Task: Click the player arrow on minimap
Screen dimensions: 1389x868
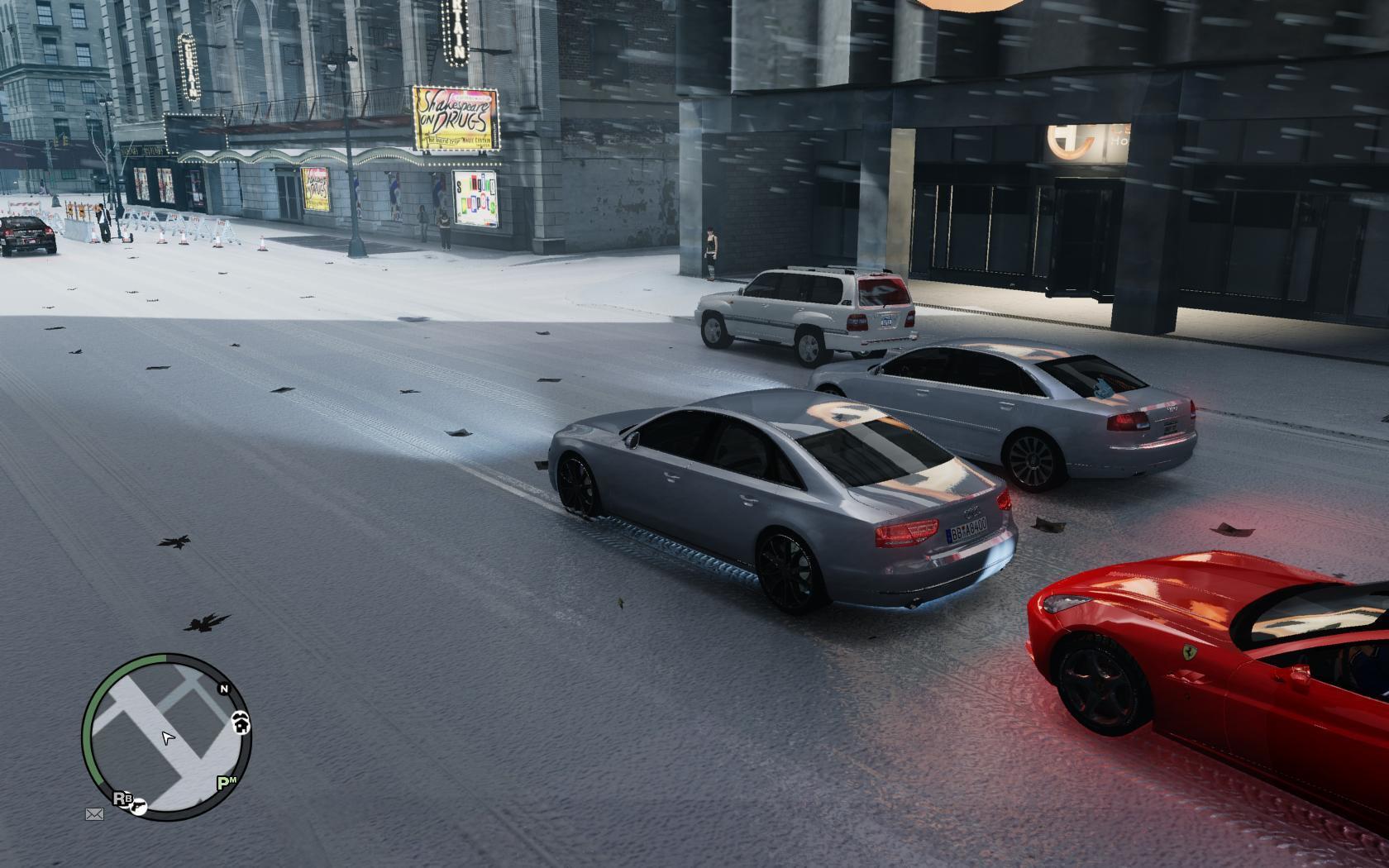Action: coord(168,737)
